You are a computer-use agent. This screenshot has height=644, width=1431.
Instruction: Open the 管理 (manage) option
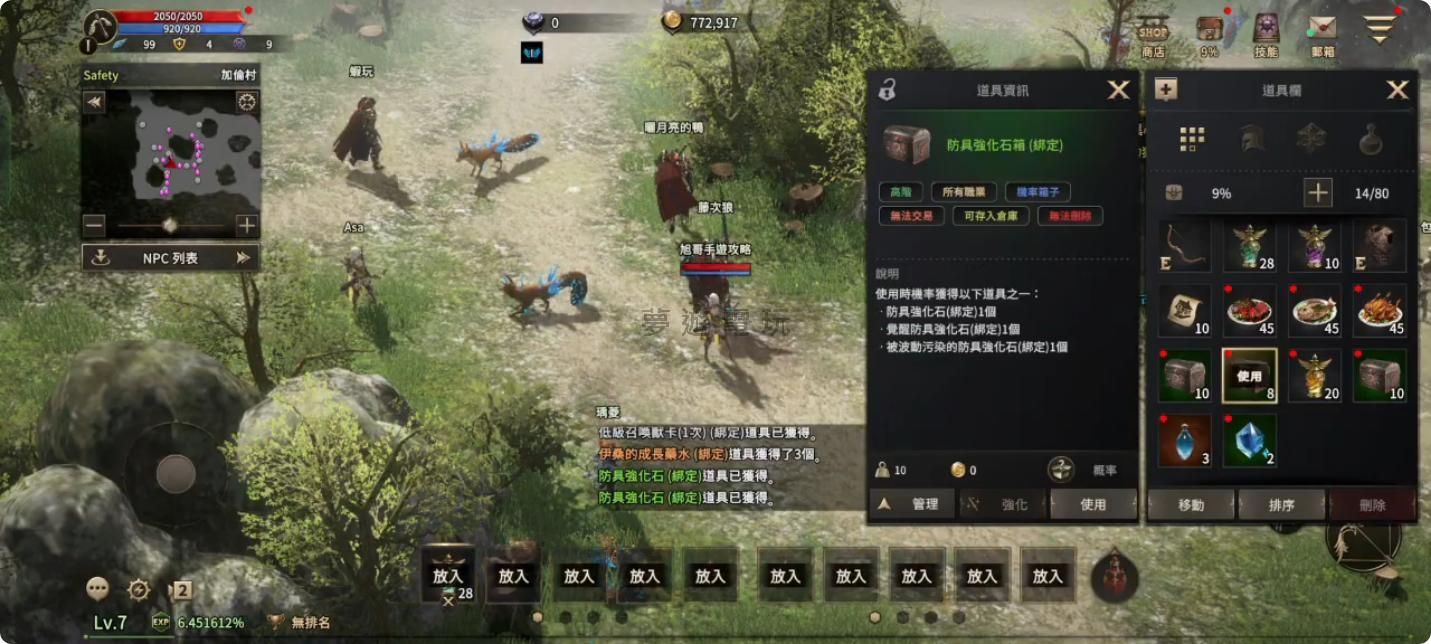(x=912, y=505)
